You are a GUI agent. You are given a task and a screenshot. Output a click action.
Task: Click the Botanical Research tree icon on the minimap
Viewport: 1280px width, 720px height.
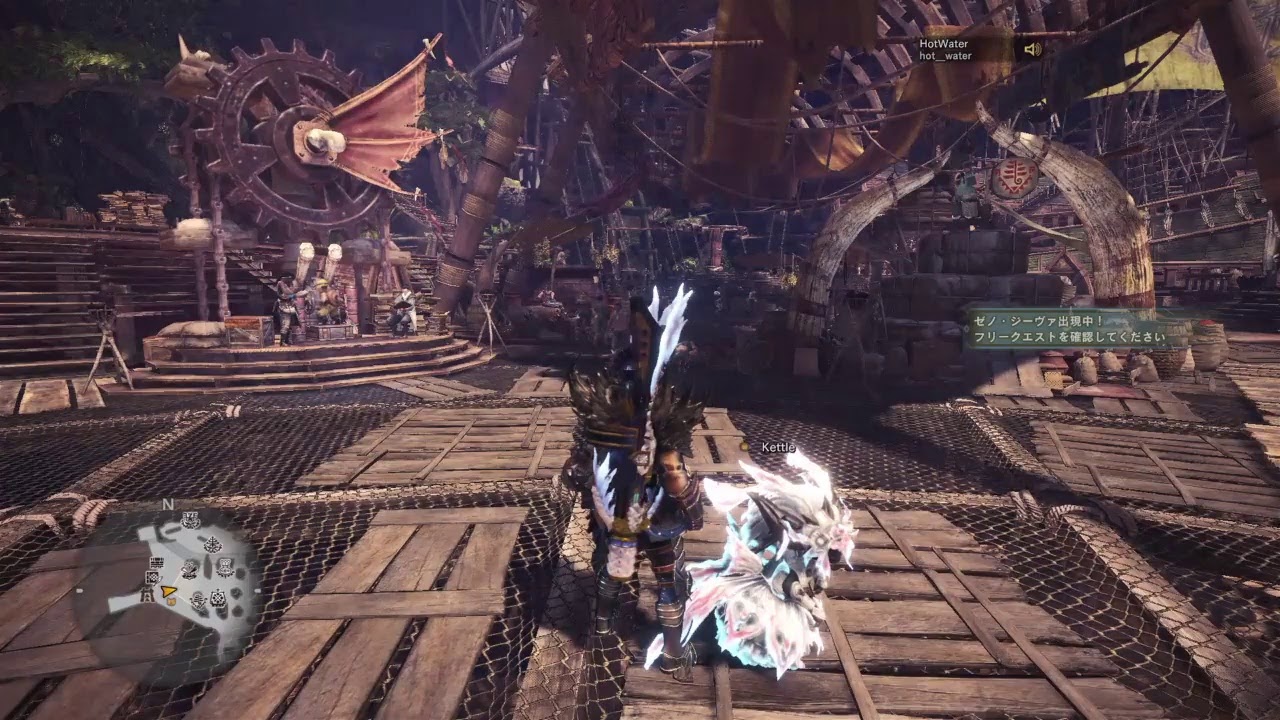pyautogui.click(x=212, y=544)
